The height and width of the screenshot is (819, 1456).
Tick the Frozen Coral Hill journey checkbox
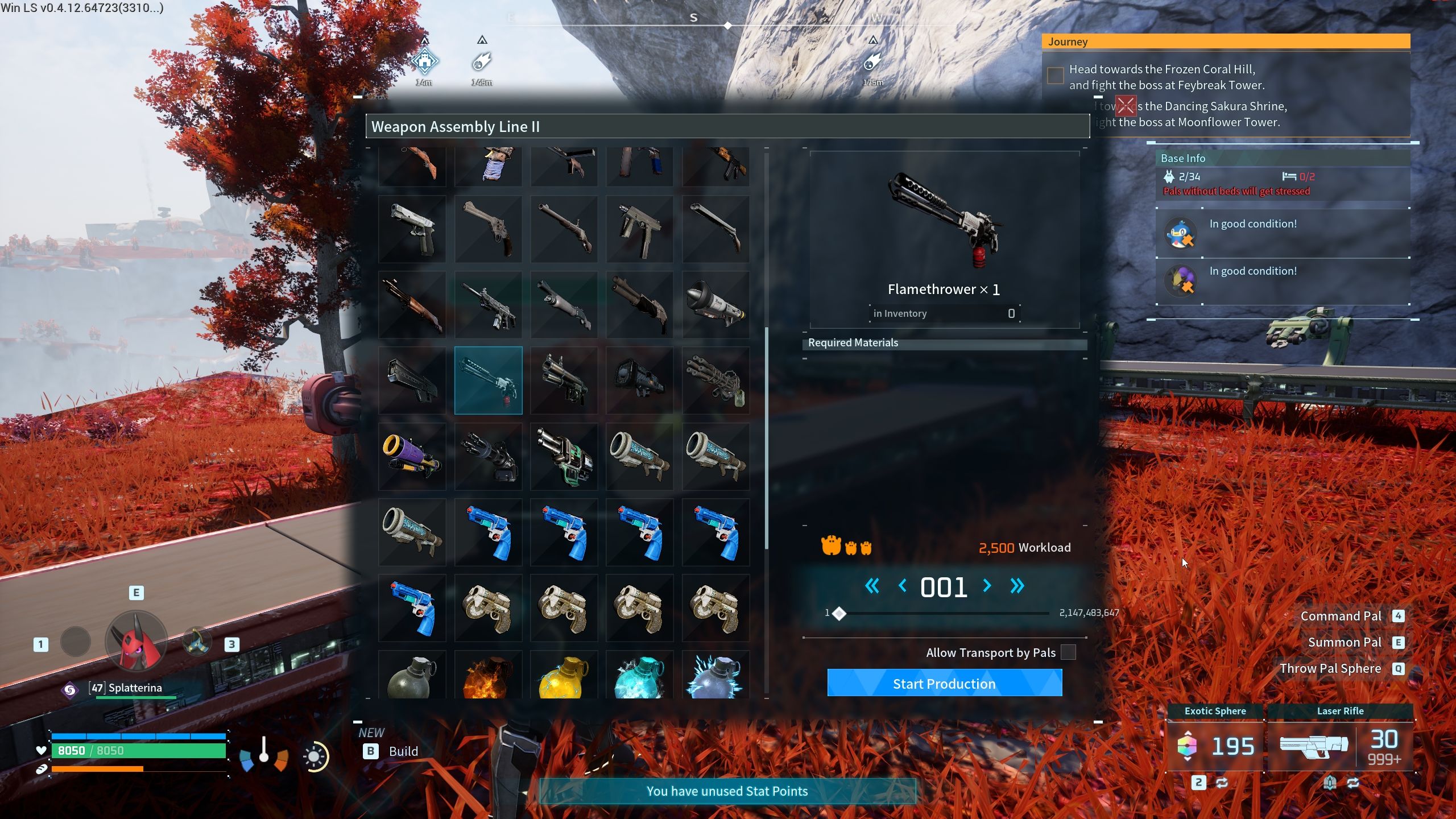[x=1055, y=76]
